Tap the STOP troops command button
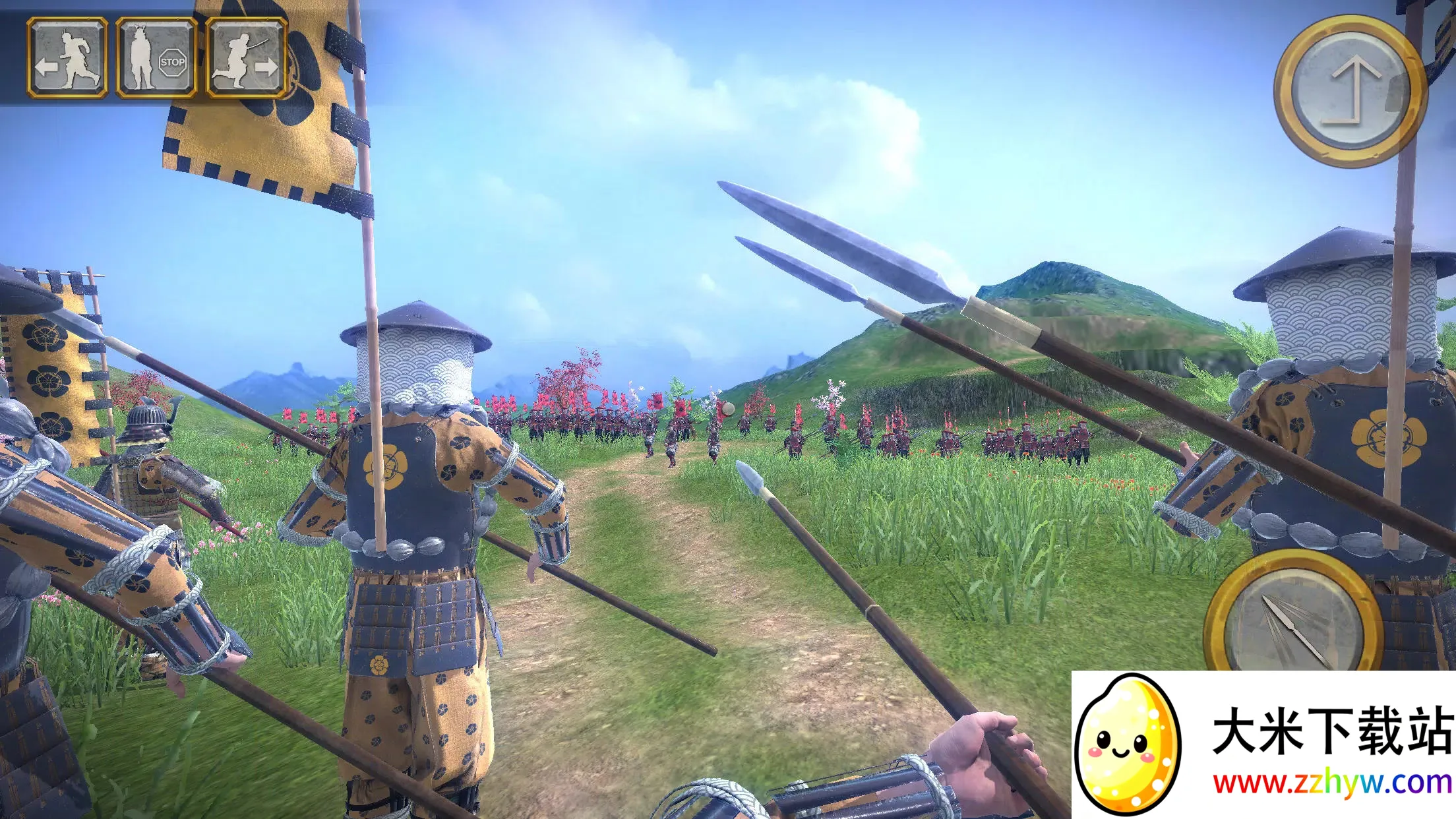 (x=156, y=58)
